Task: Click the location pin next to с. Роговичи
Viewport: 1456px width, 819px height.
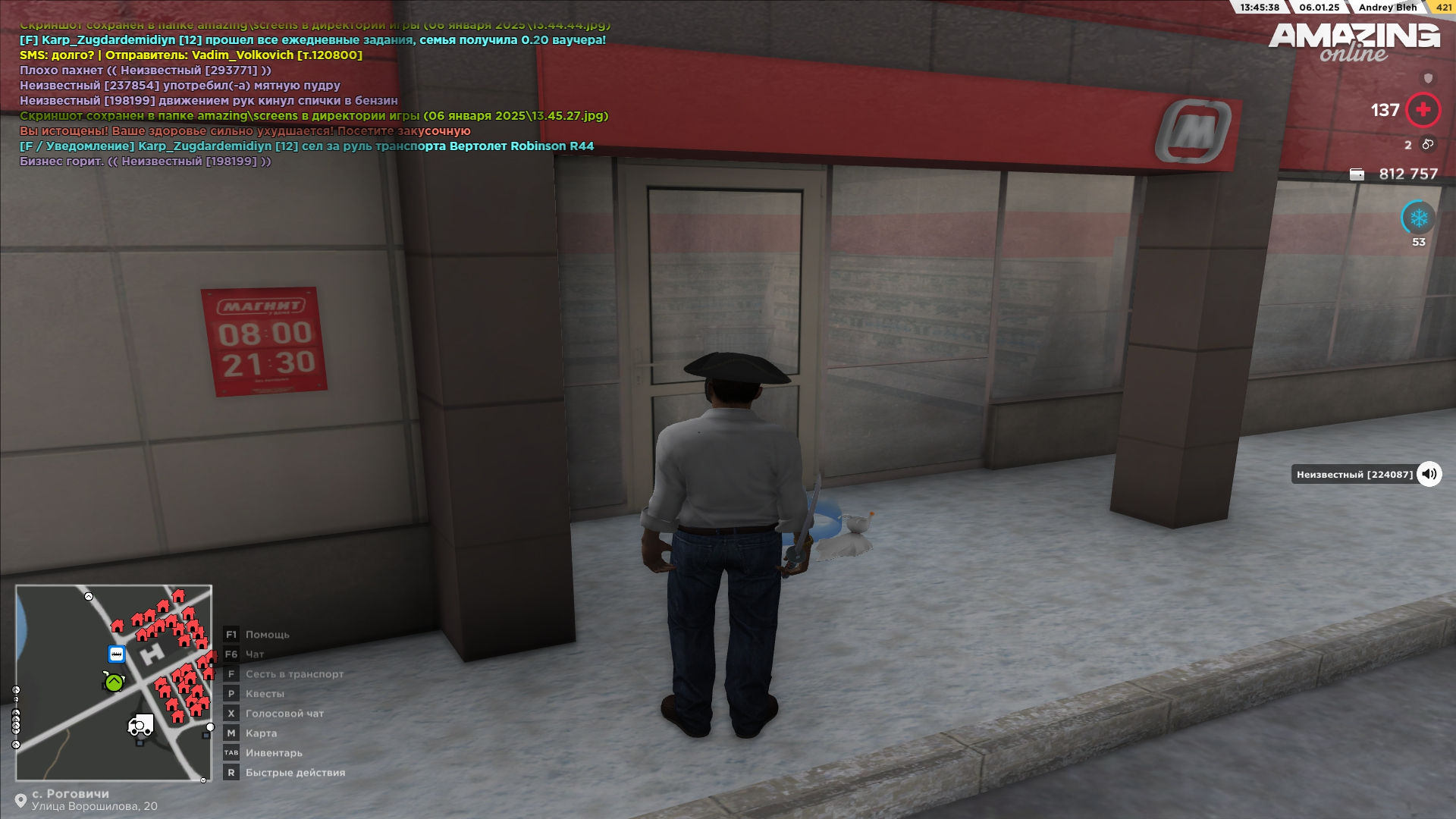Action: 20,801
